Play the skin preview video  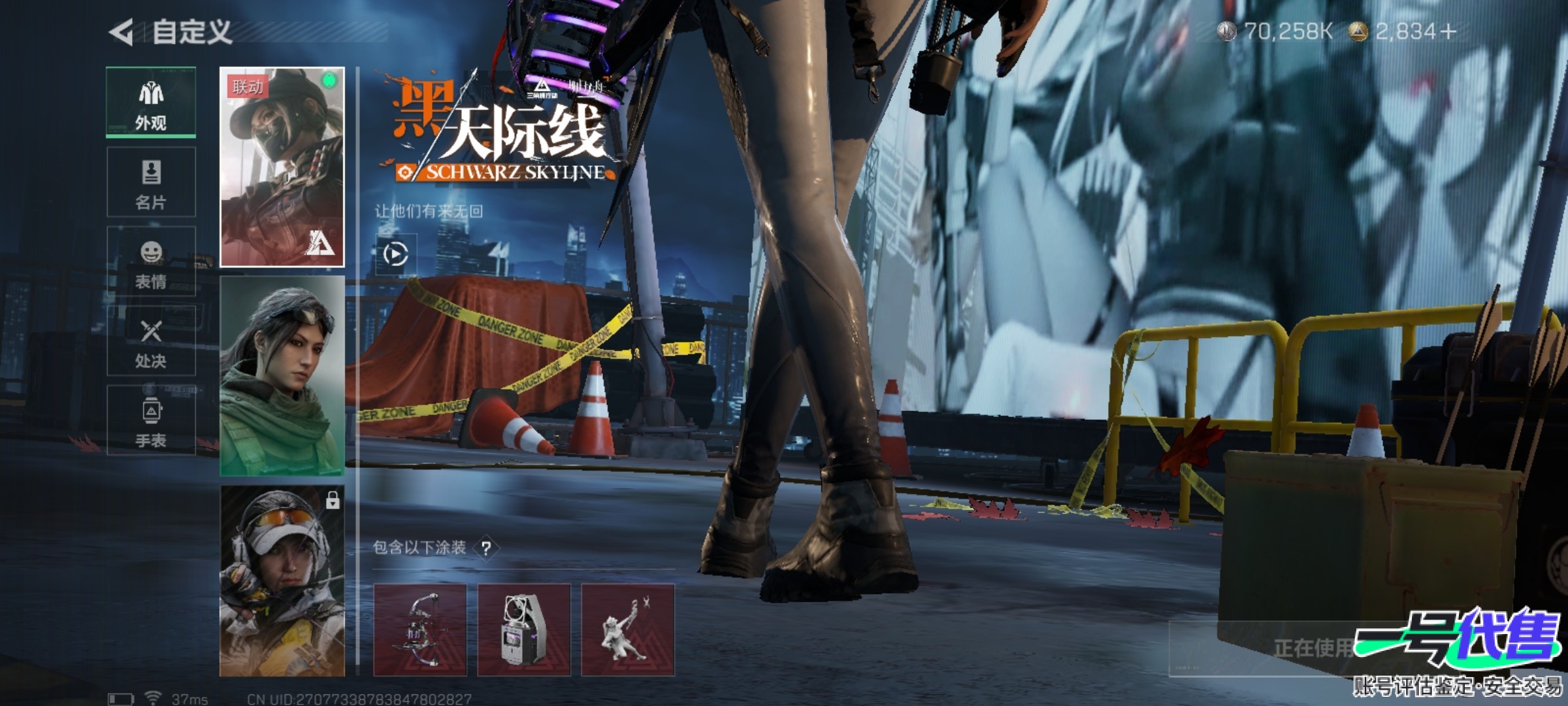pos(396,254)
